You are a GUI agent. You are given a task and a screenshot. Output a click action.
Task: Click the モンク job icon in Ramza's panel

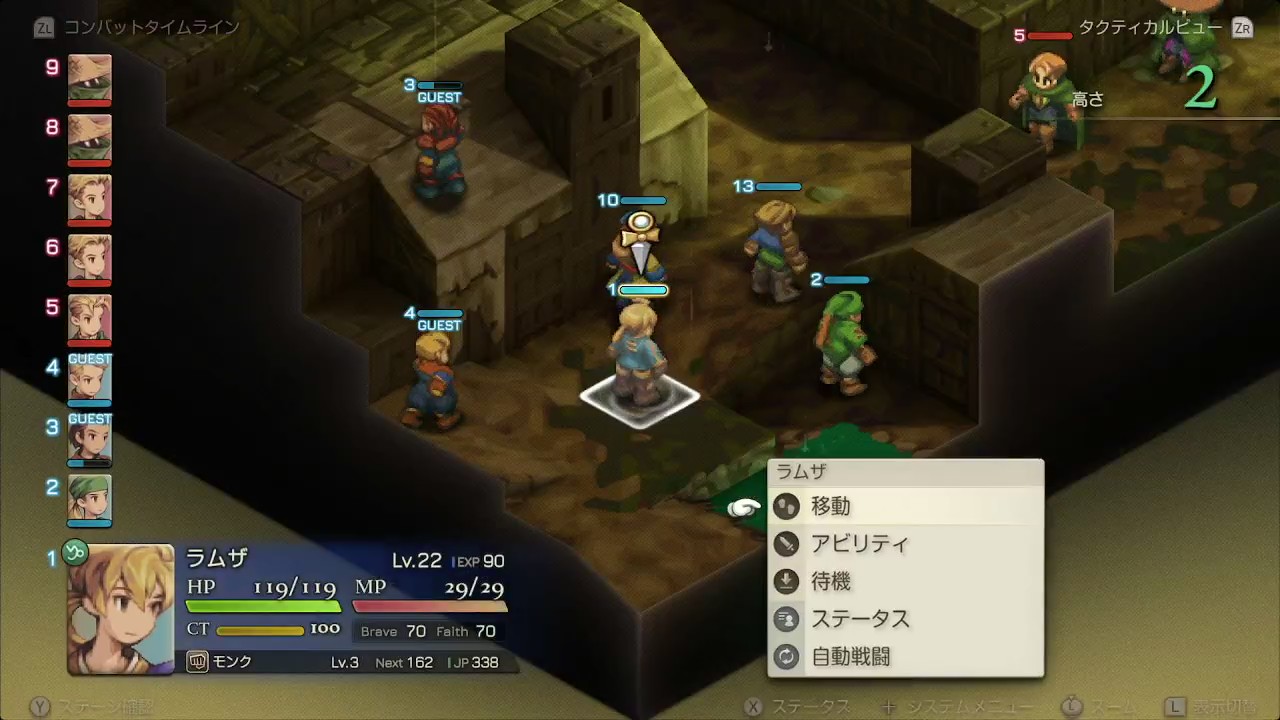point(197,662)
